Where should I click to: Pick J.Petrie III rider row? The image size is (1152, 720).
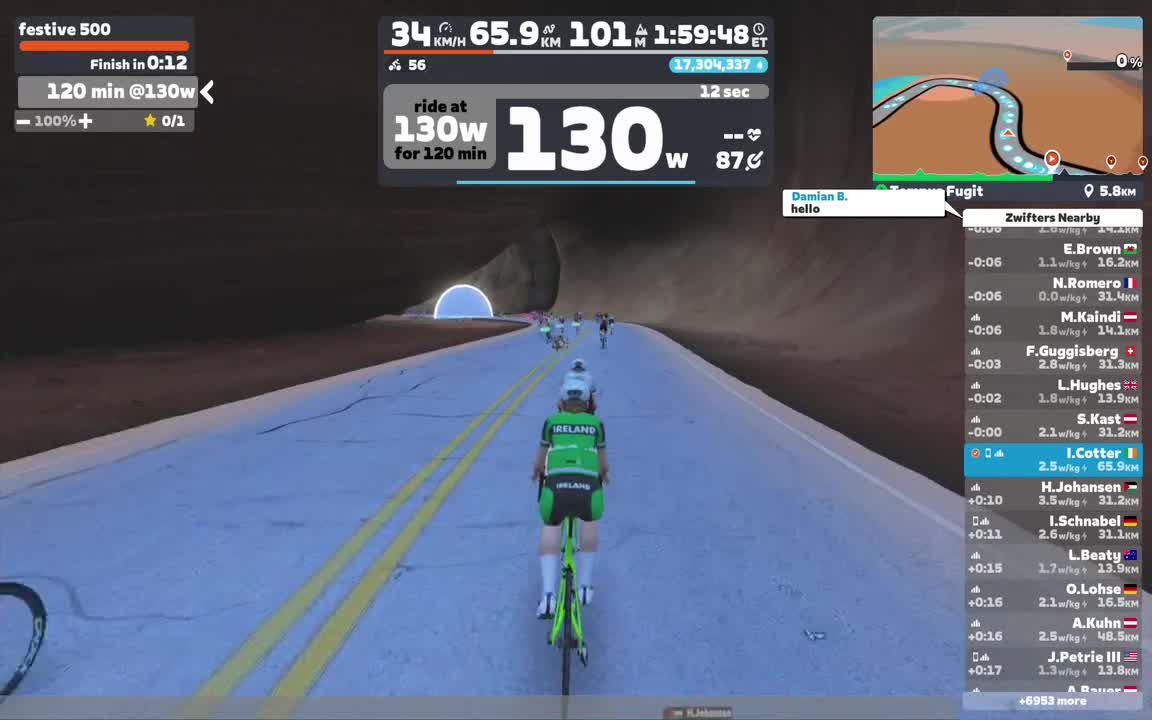click(x=1052, y=664)
